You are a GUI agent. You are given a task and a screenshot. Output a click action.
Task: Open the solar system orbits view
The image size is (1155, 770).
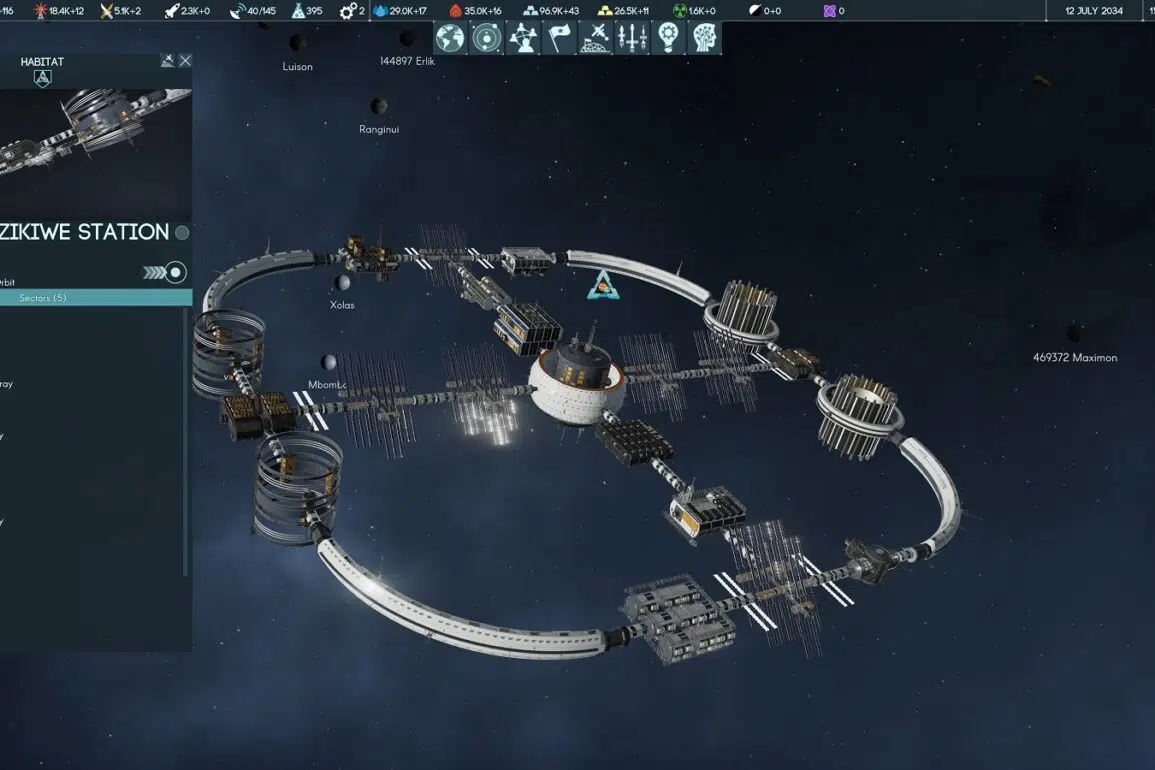tap(486, 38)
